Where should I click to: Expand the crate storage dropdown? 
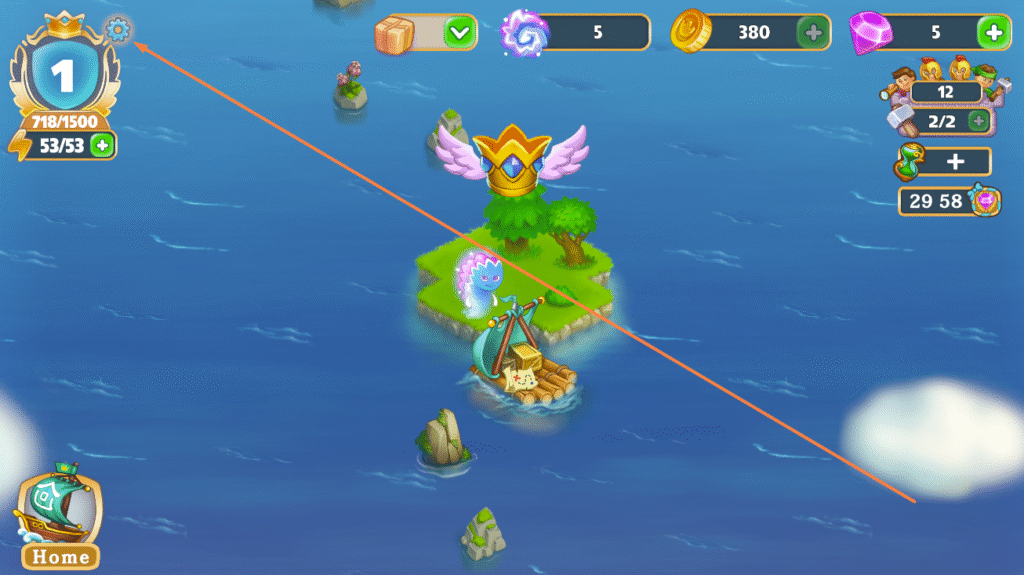point(459,33)
